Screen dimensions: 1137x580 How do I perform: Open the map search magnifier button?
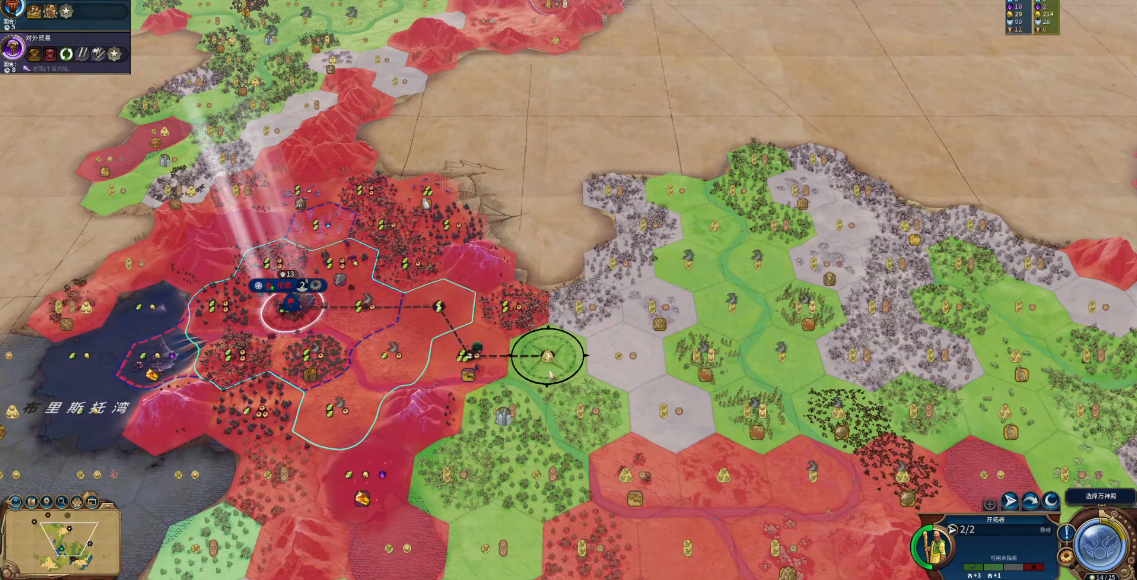(x=62, y=502)
